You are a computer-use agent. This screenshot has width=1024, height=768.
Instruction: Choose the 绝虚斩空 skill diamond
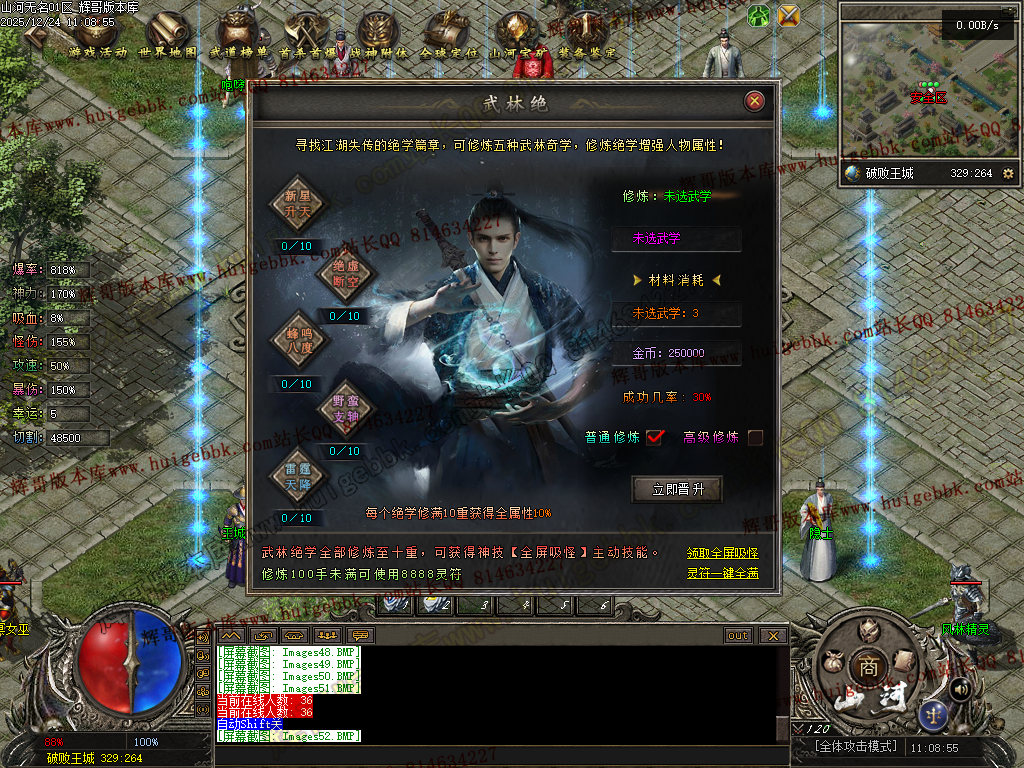(344, 273)
